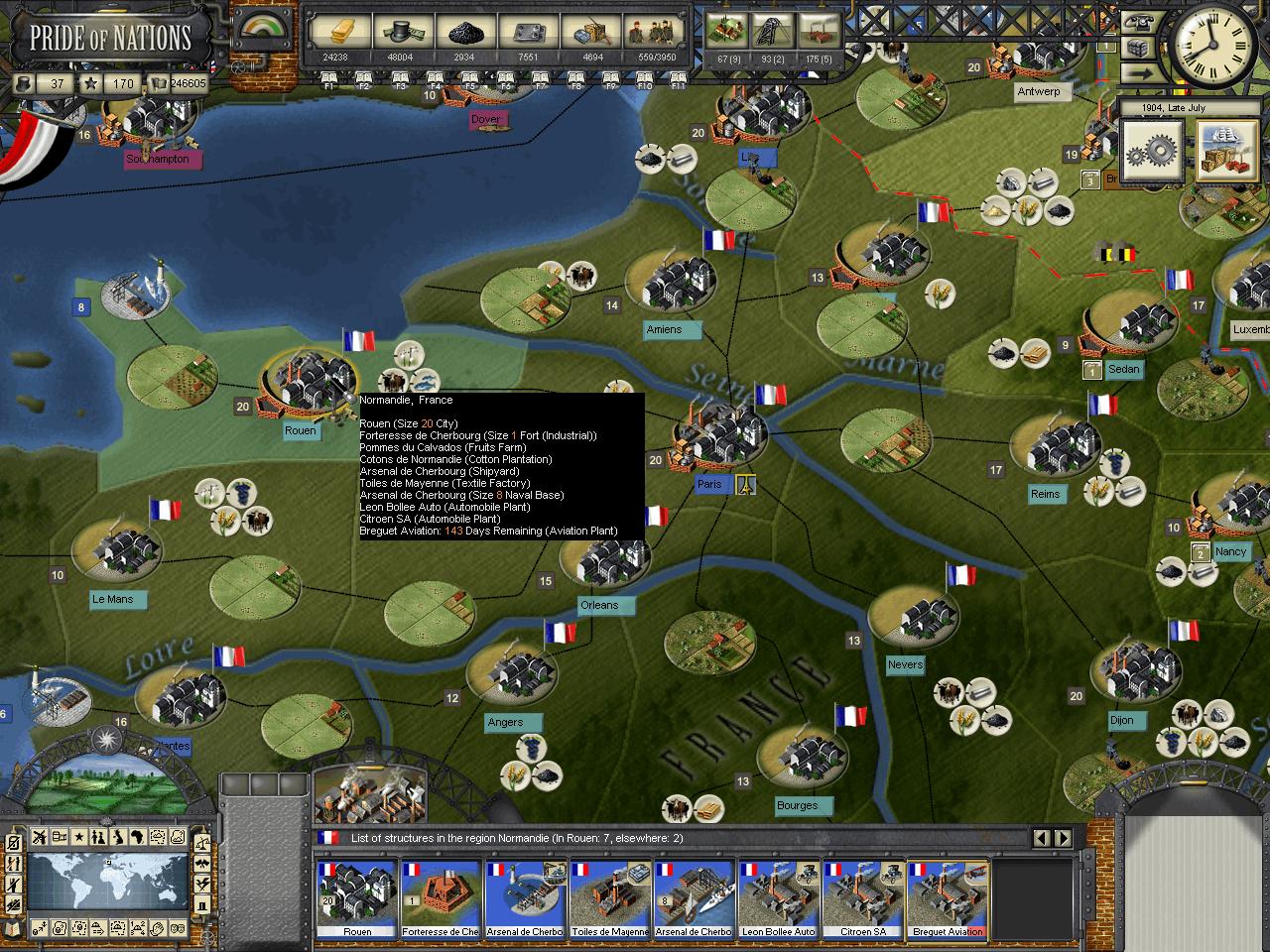Select the Rouen city structure thumbnail
1270x952 pixels.
[x=356, y=898]
